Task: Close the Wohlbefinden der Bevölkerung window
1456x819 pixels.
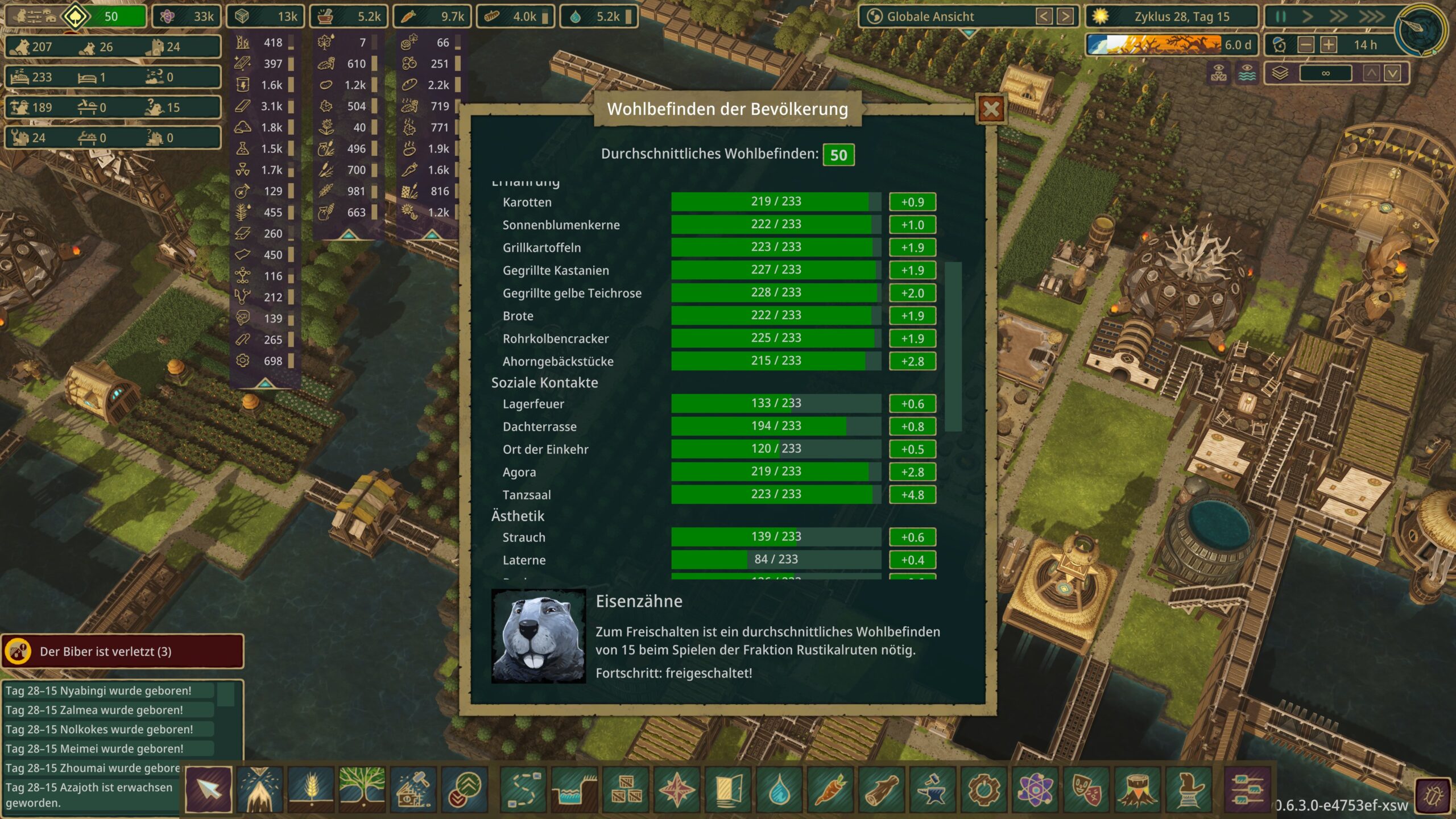Action: pos(991,109)
